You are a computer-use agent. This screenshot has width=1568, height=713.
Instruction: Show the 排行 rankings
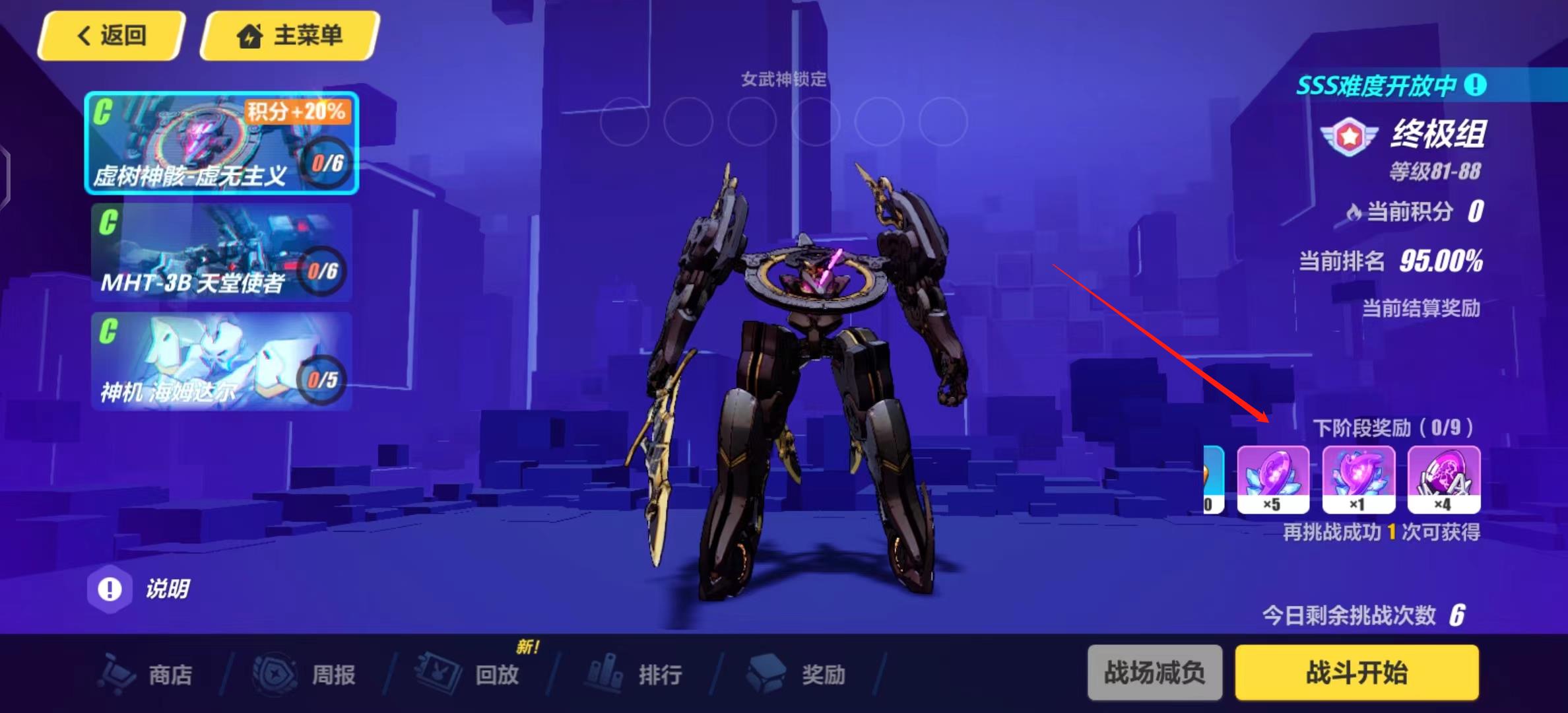pos(632,674)
